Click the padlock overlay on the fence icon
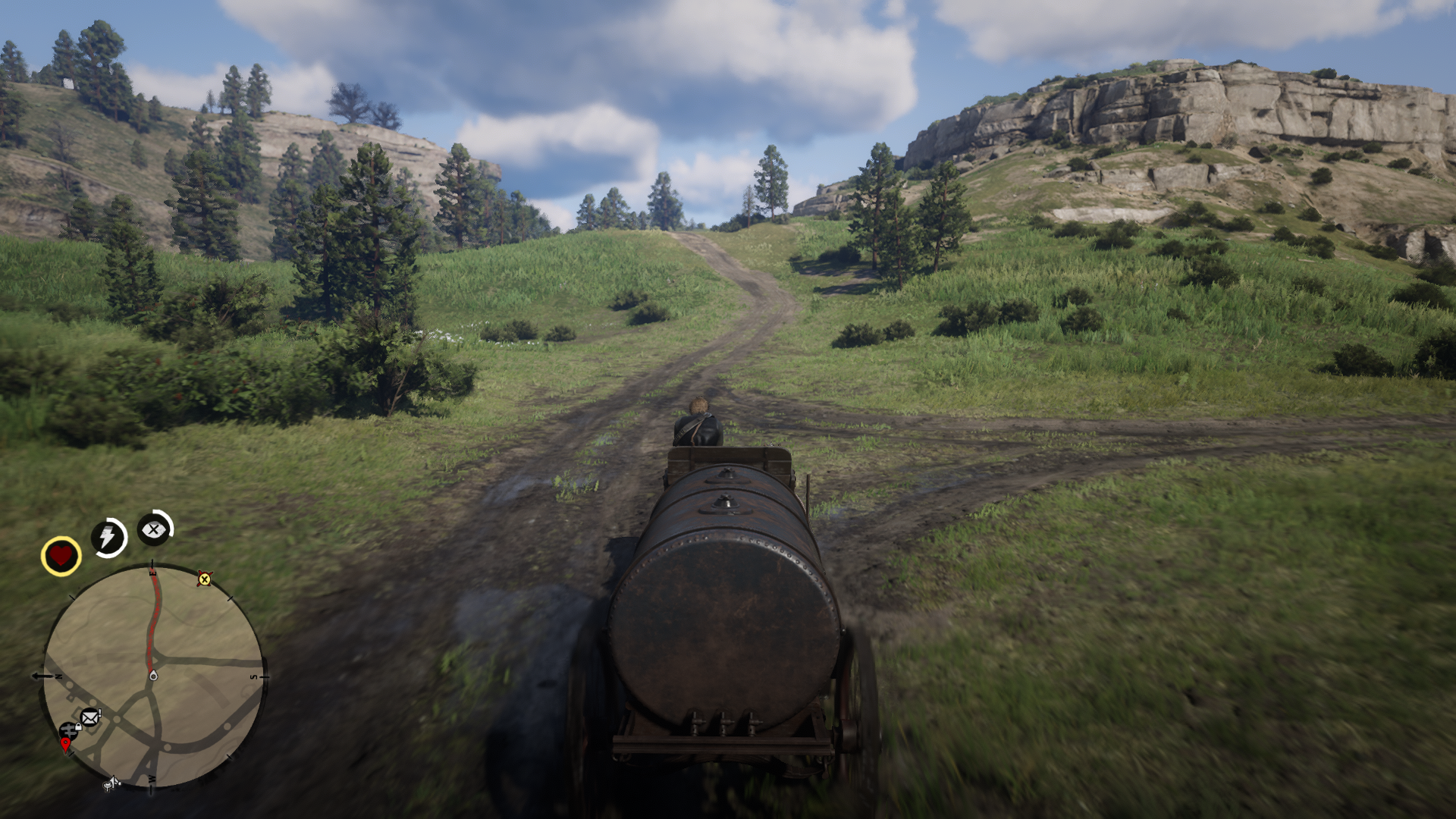The width and height of the screenshot is (1456, 819). pyautogui.click(x=79, y=727)
